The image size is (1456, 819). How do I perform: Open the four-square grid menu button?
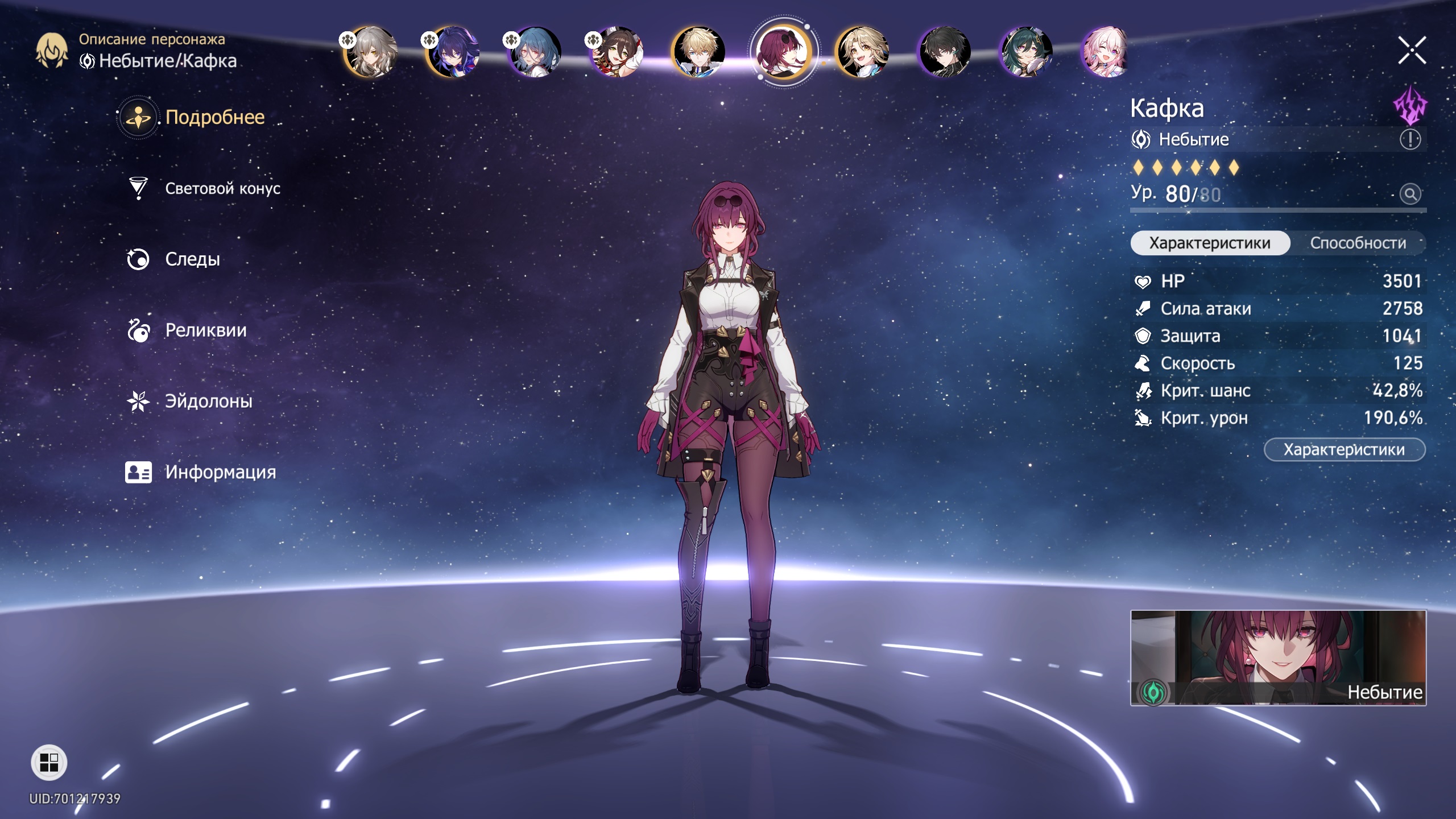(49, 763)
